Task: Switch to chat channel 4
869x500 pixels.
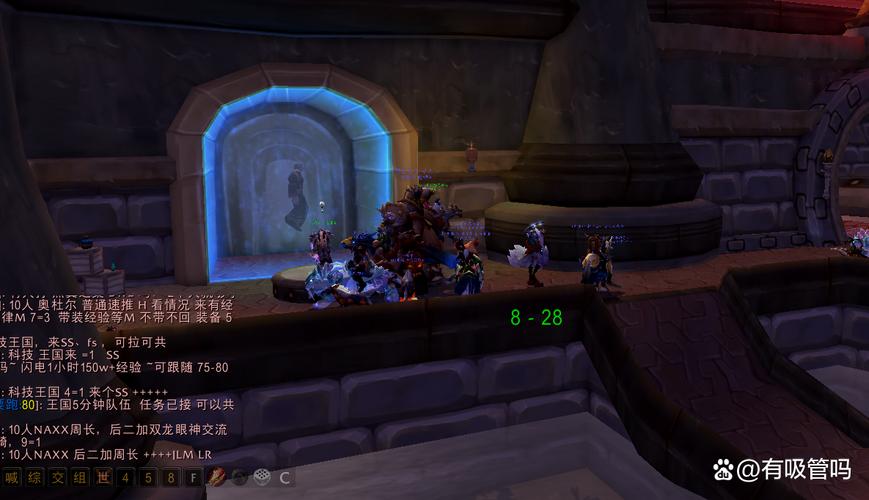Action: pyautogui.click(x=126, y=478)
